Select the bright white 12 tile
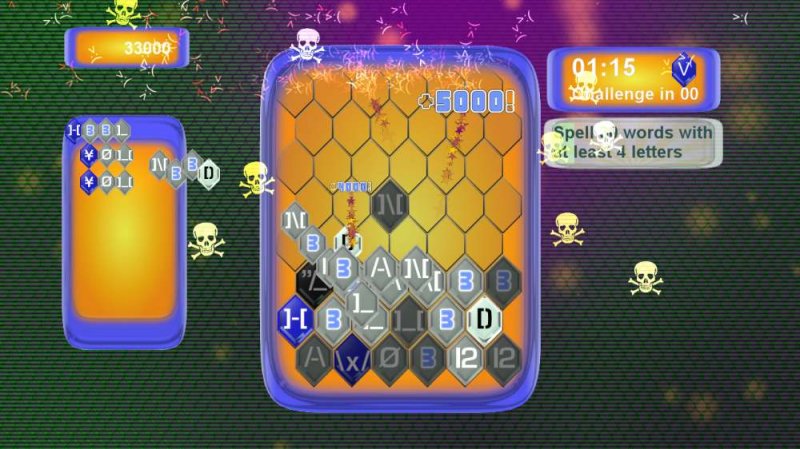Viewport: 800px width, 449px height. coord(467,354)
